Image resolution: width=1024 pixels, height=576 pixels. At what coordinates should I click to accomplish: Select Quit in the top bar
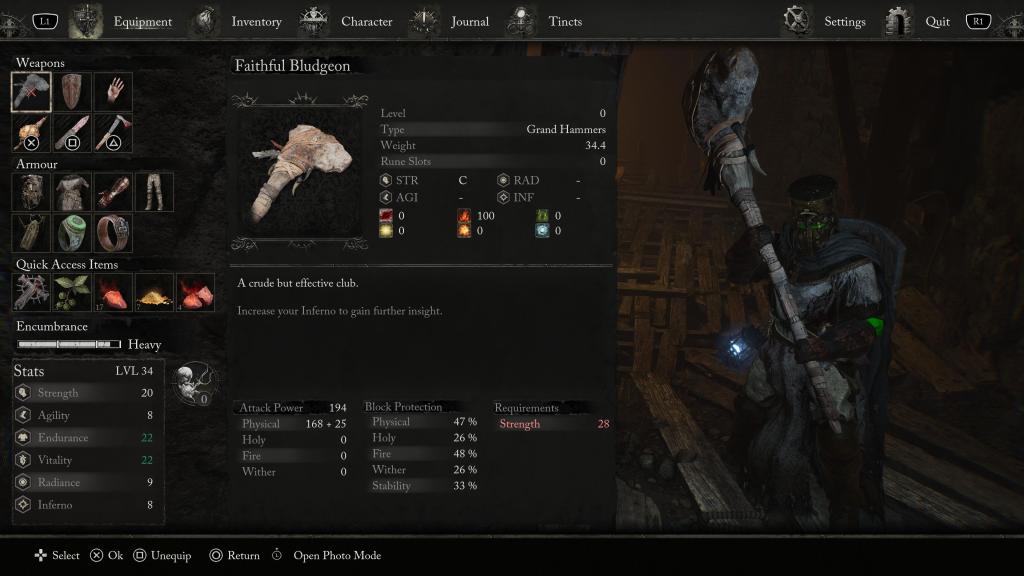coord(937,21)
